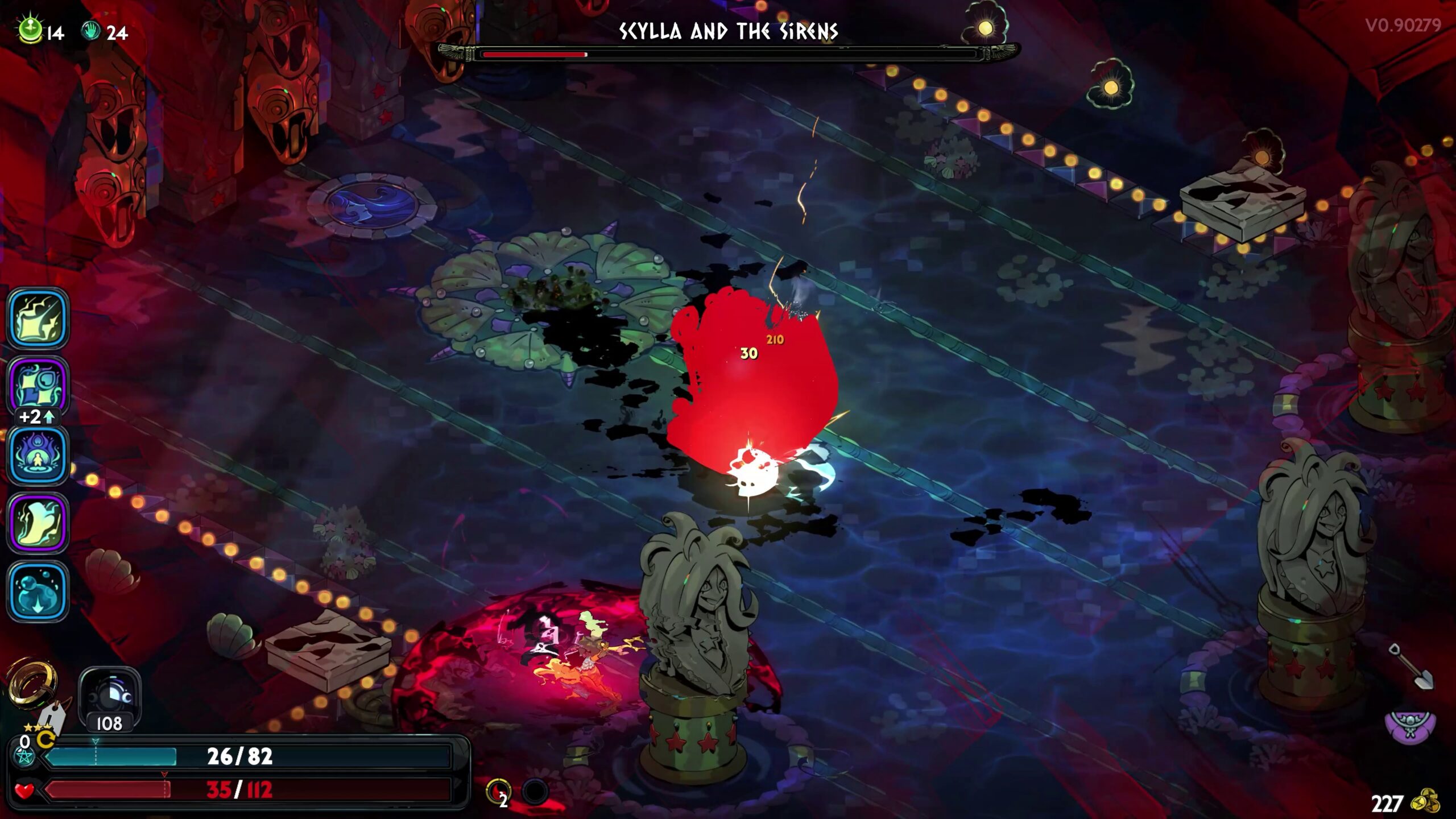The height and width of the screenshot is (819, 1456).
Task: Activate the blue bubbles boon icon
Action: 38,591
